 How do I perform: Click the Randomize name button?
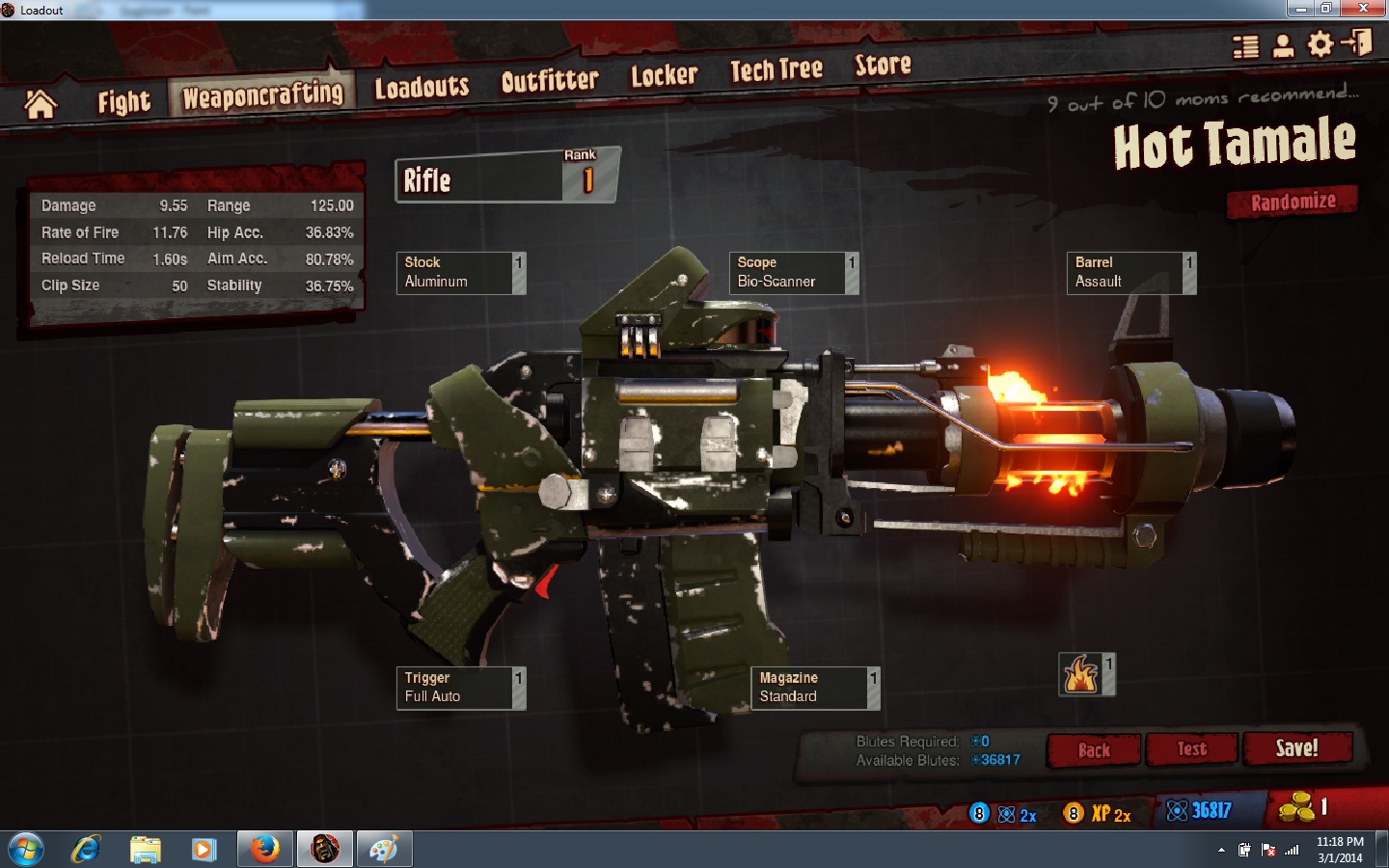pyautogui.click(x=1293, y=202)
